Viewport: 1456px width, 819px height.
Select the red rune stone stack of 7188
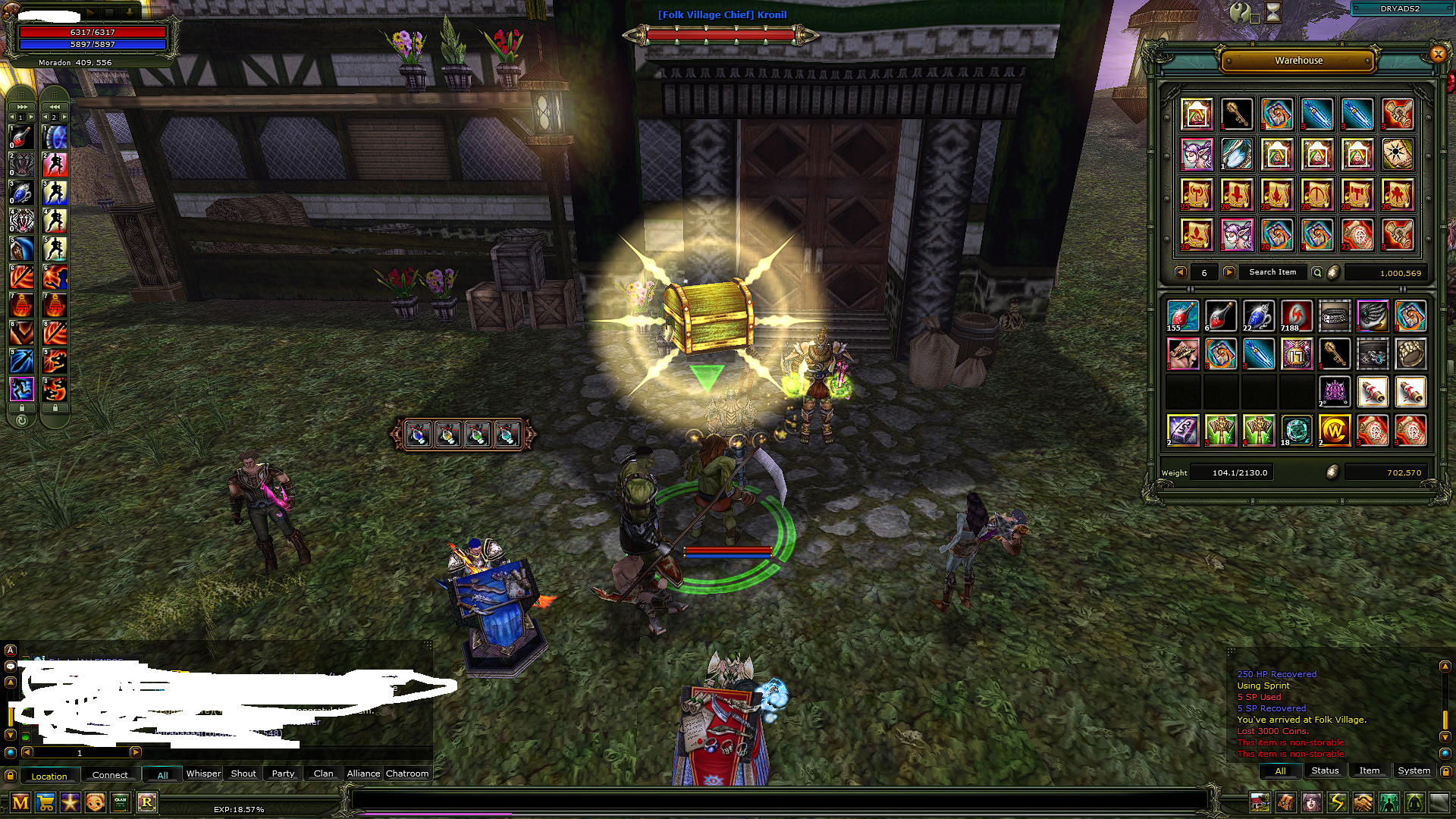[1296, 315]
